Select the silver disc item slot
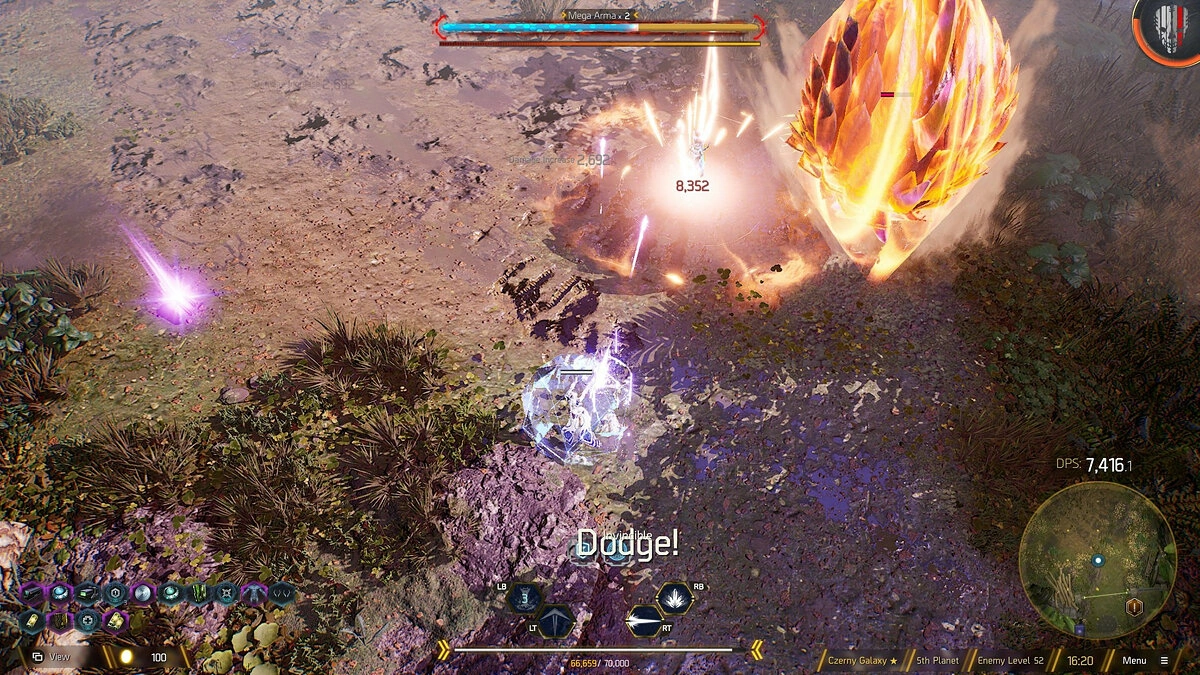 tap(143, 593)
